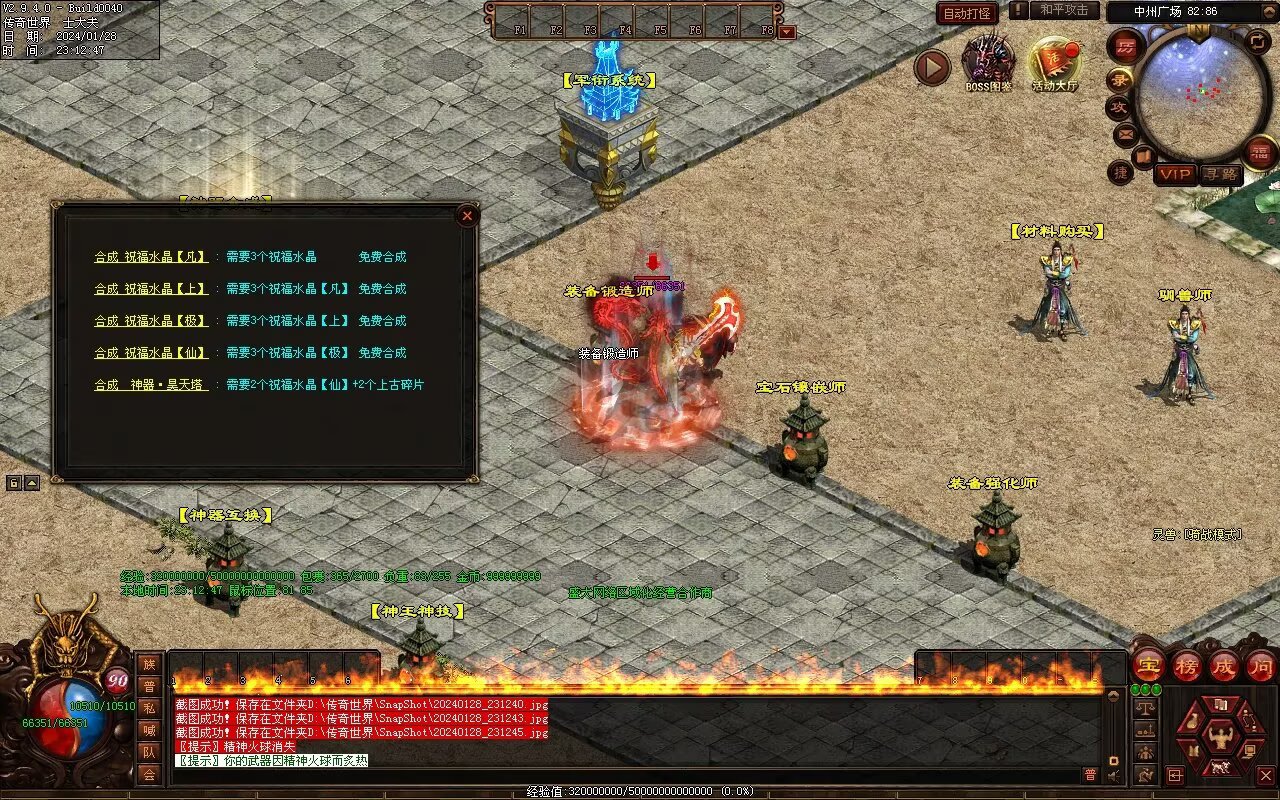Image resolution: width=1280 pixels, height=800 pixels.
Task: Click the red 福 welfare button
Action: point(1260,152)
